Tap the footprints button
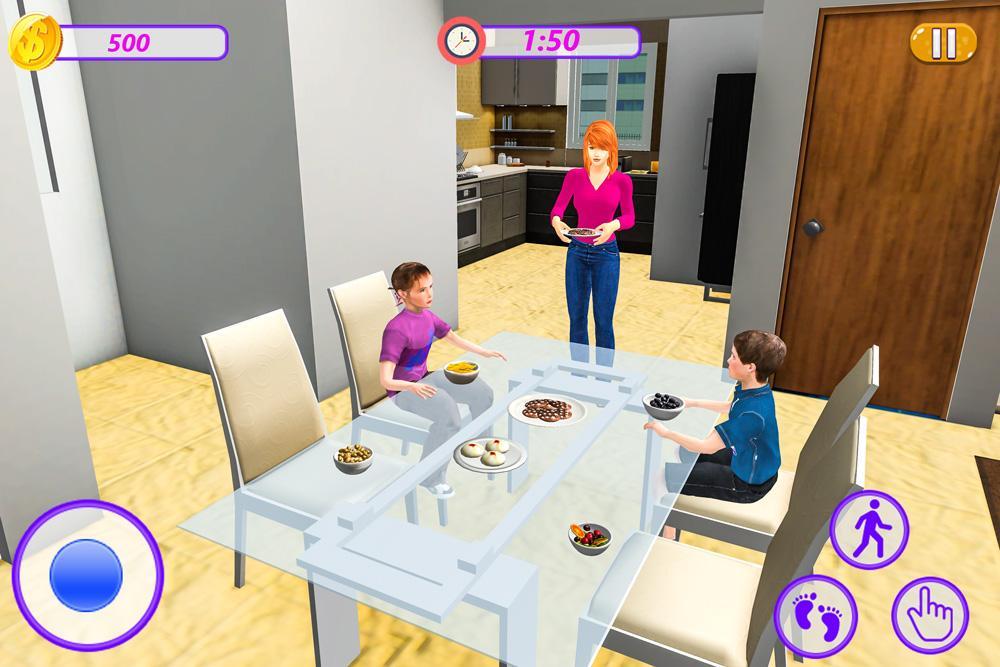Image resolution: width=1000 pixels, height=667 pixels. pos(814,612)
